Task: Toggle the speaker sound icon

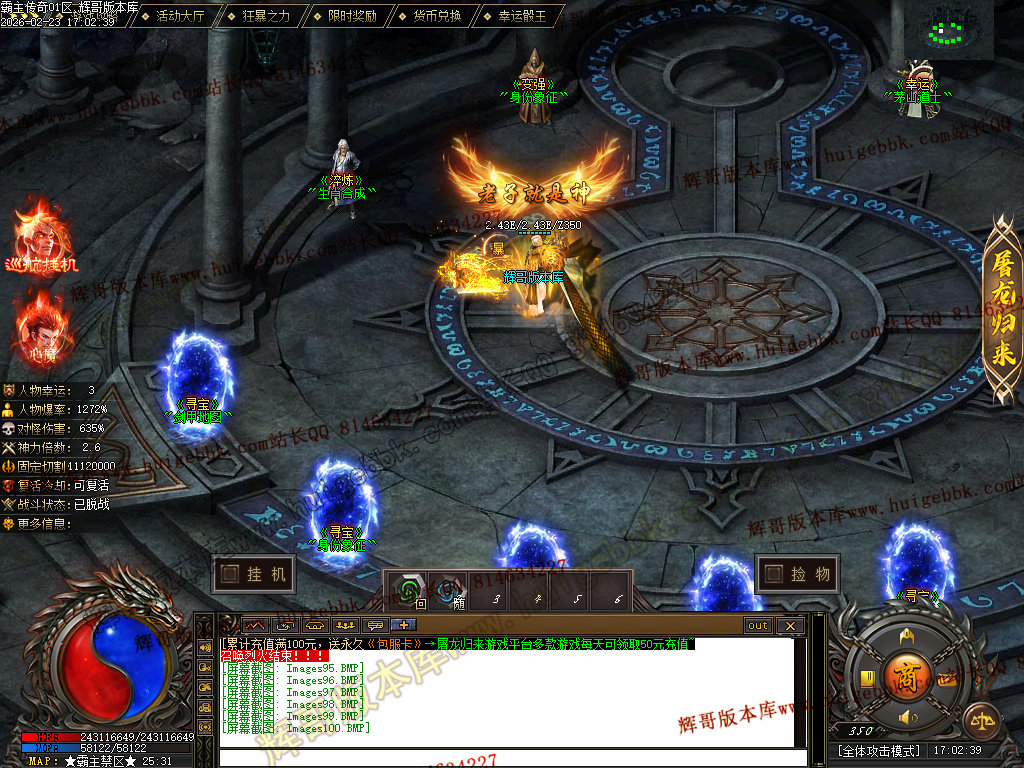Action: tap(907, 718)
